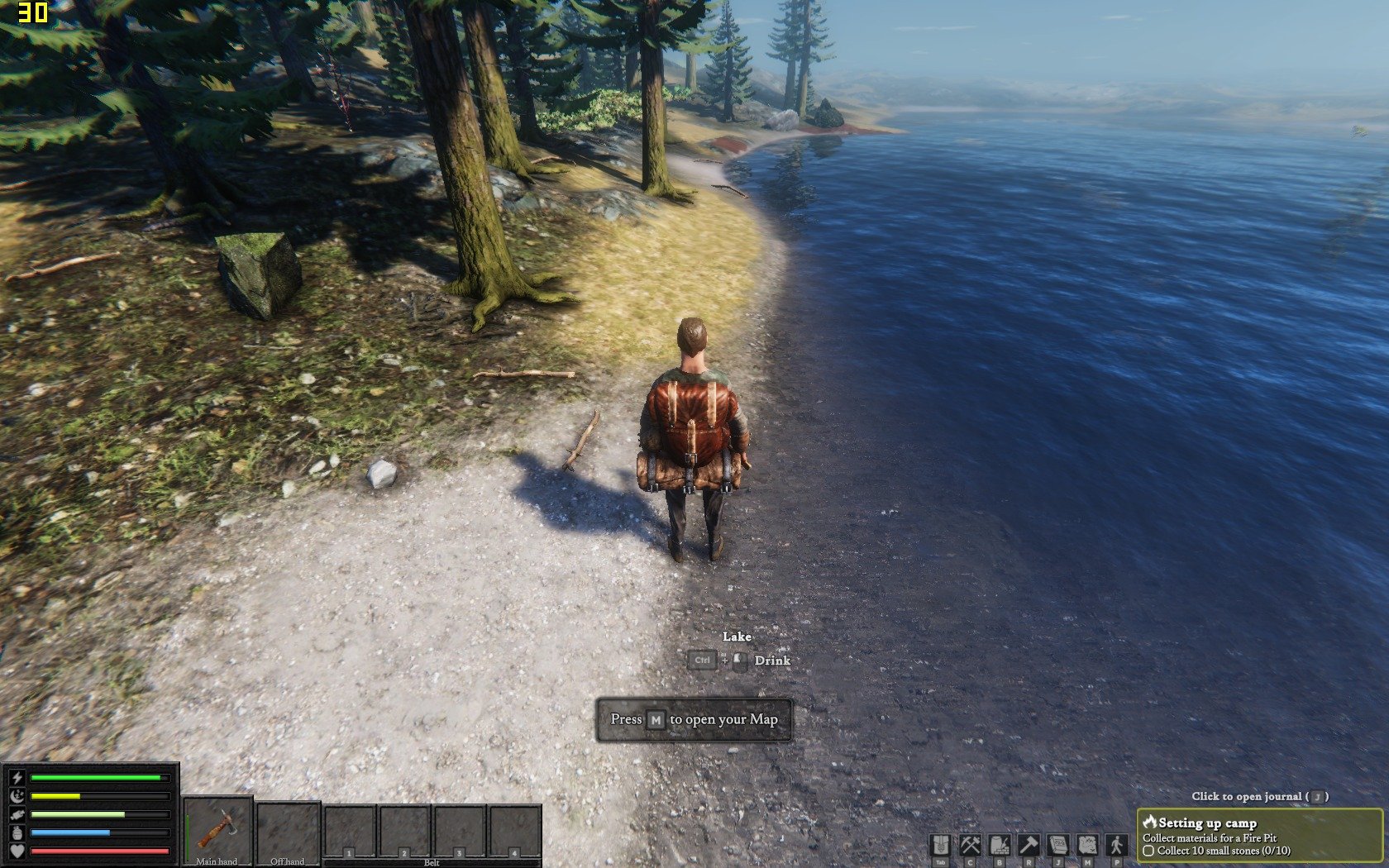Toggle the walking person icon
The height and width of the screenshot is (868, 1389).
(1117, 846)
